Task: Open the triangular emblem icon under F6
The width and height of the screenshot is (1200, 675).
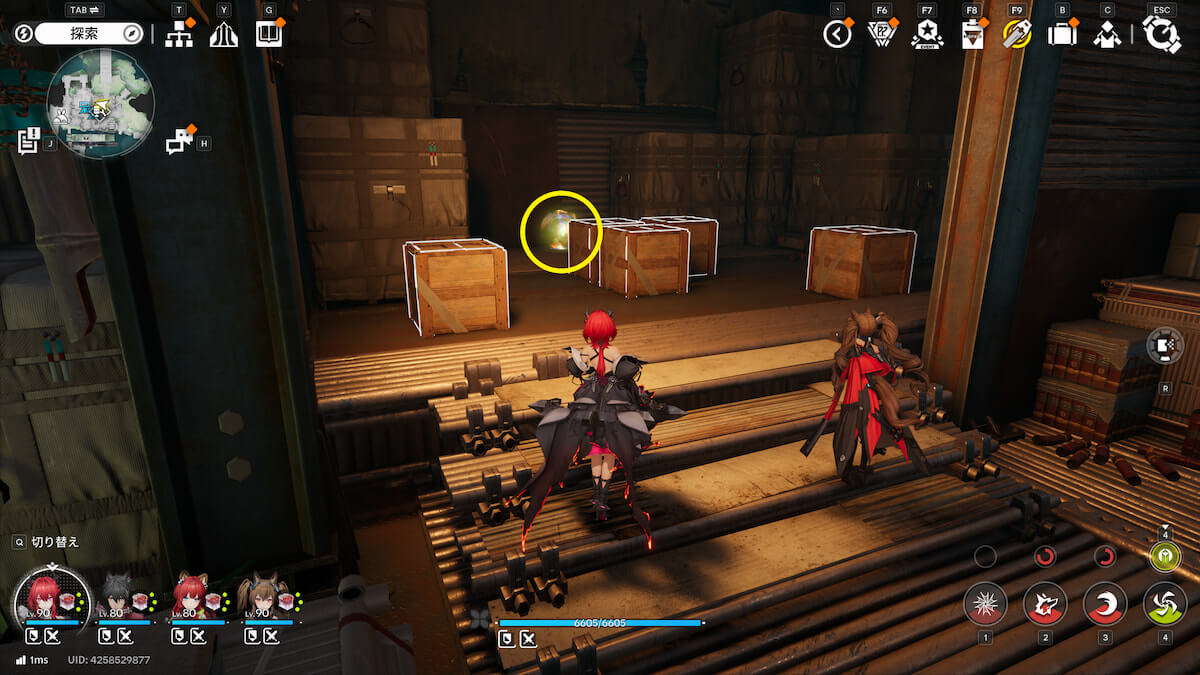Action: [x=881, y=34]
